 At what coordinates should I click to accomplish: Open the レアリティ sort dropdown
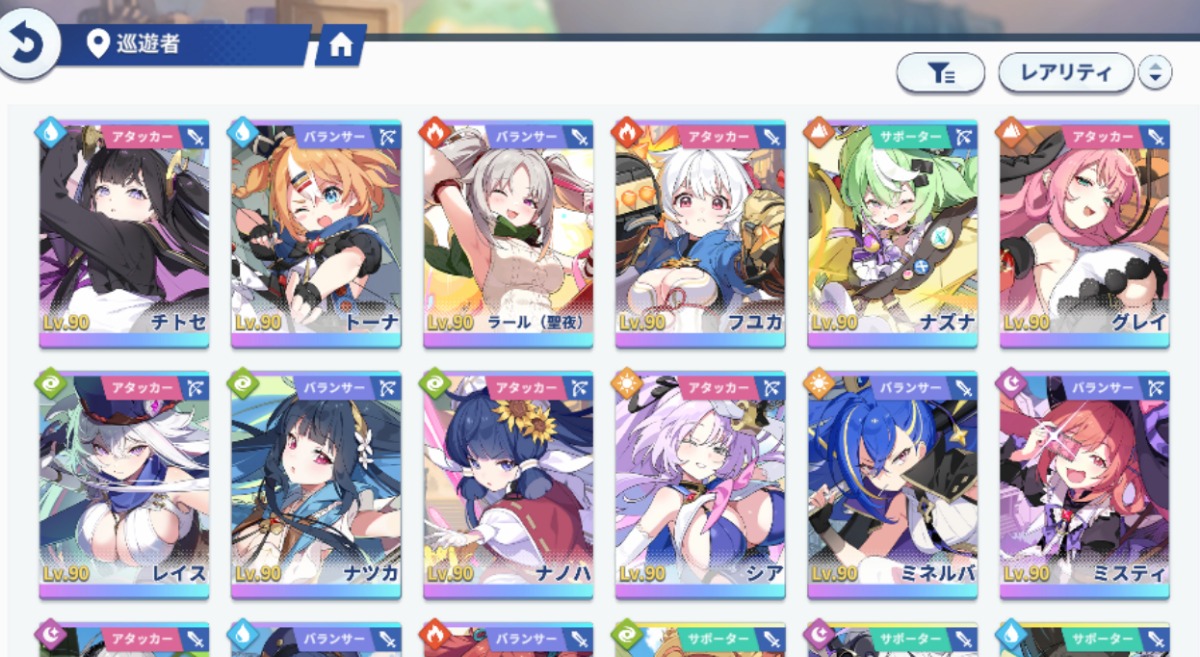(x=1066, y=72)
